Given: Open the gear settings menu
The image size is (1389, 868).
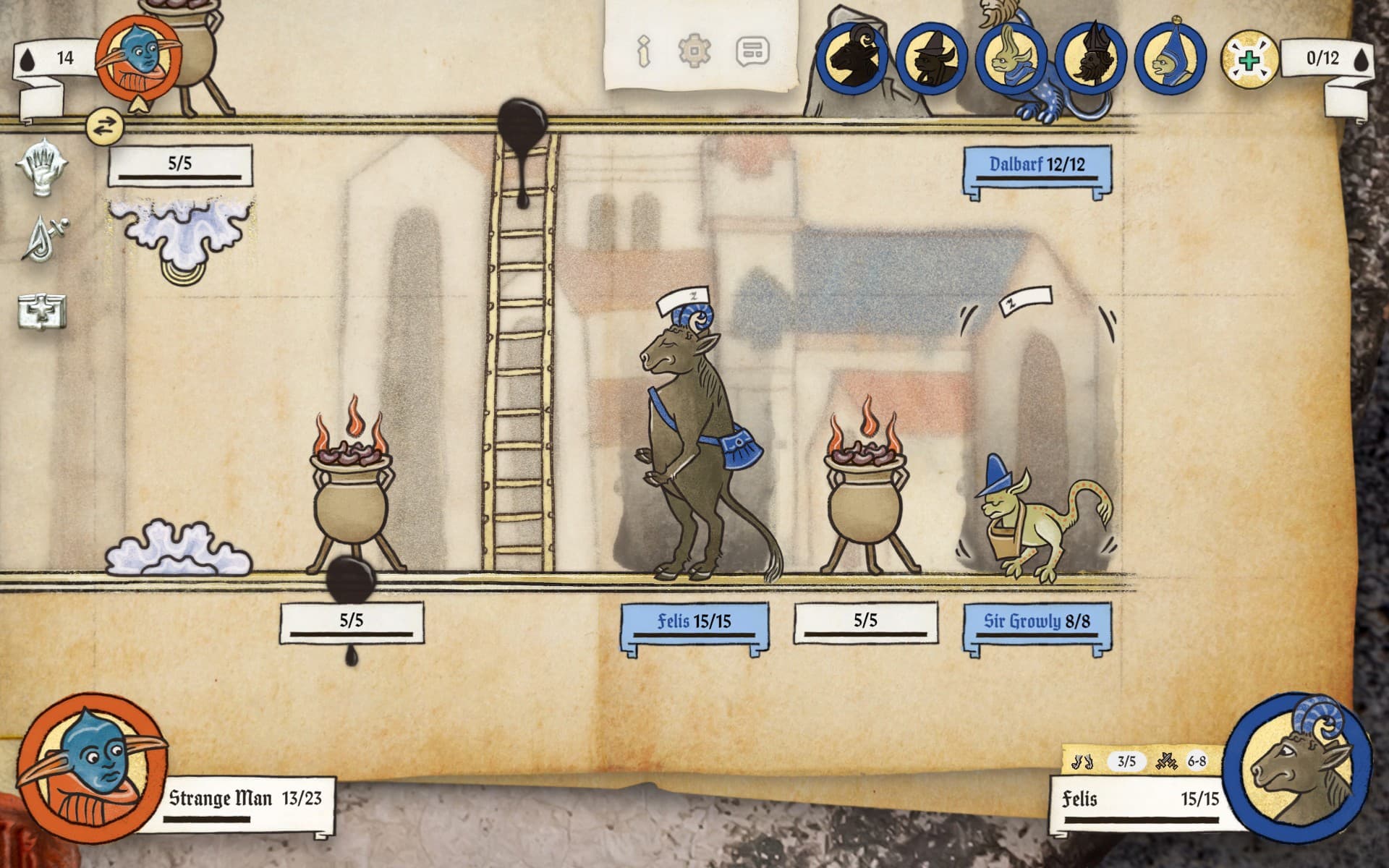Looking at the screenshot, I should 694,51.
